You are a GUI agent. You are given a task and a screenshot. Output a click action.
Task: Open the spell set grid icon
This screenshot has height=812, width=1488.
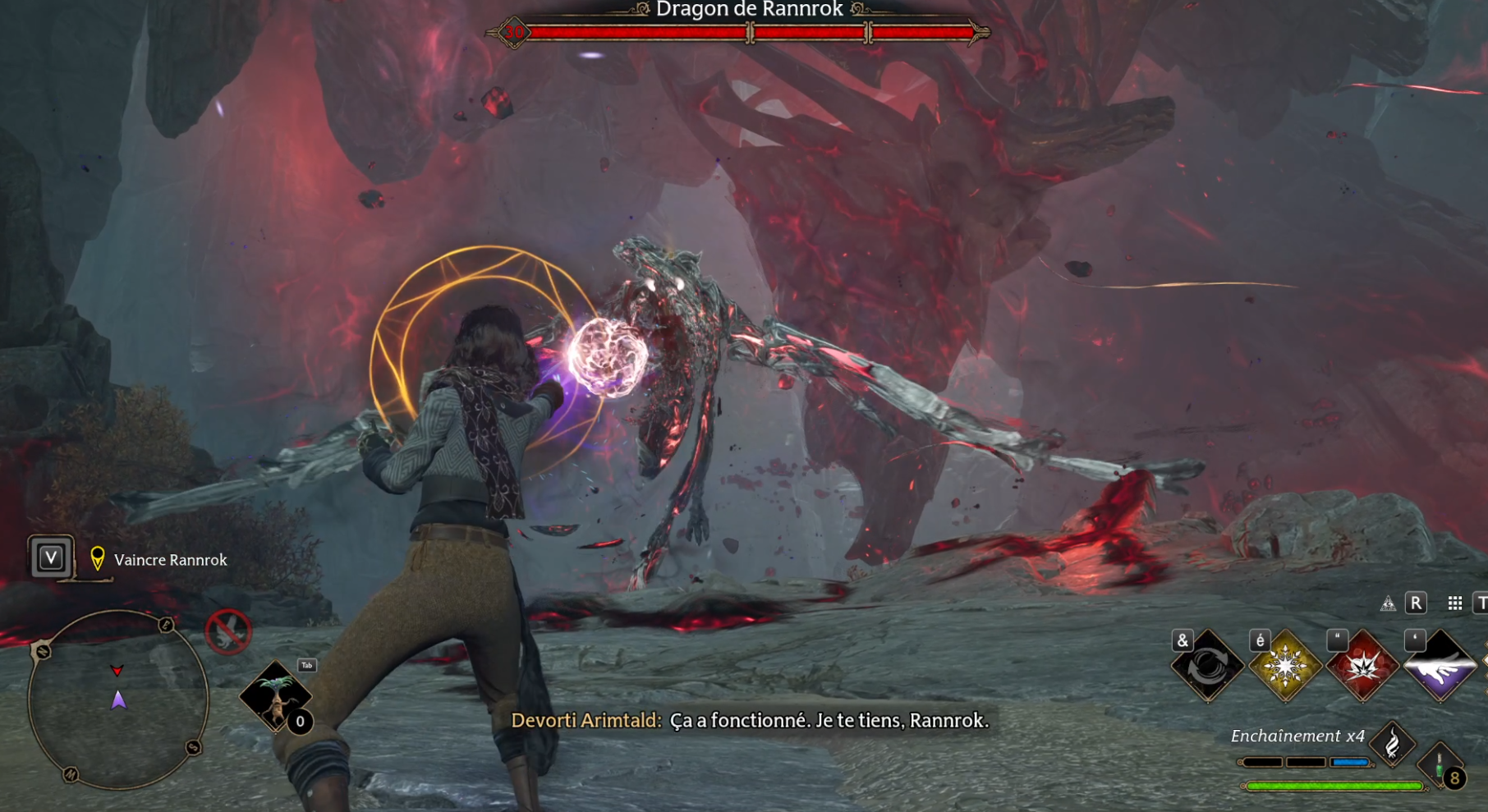pos(1455,603)
